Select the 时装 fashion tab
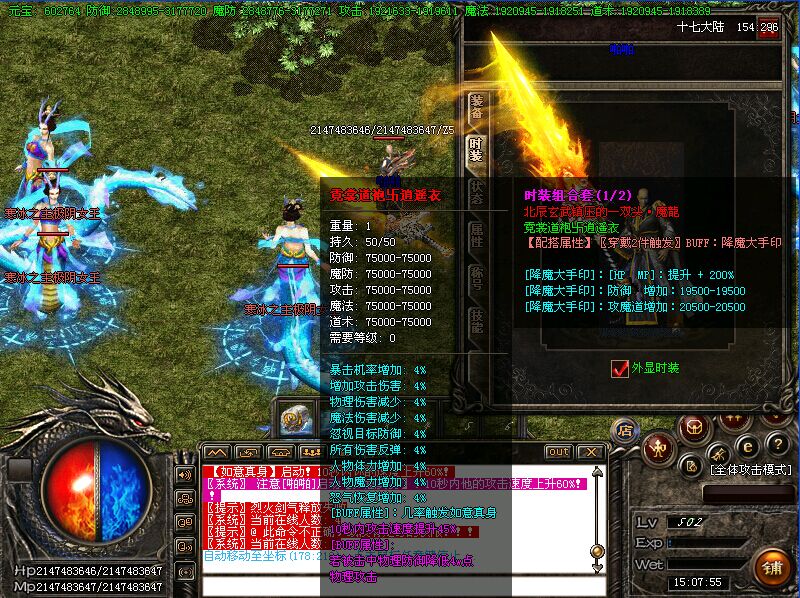This screenshot has width=800, height=598. click(477, 150)
